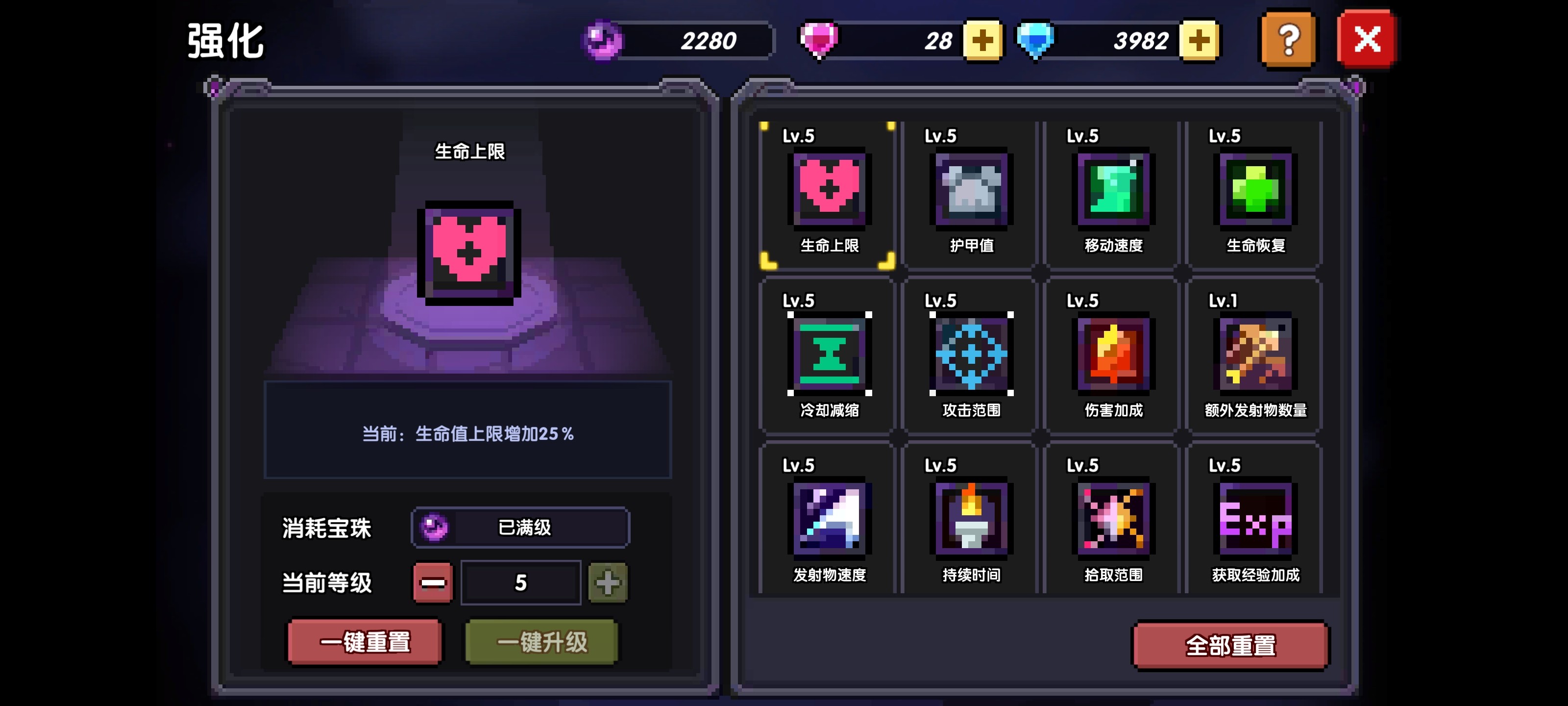Choose the 伤害加成 flame upgrade
The height and width of the screenshot is (706, 1568).
pos(1113,354)
